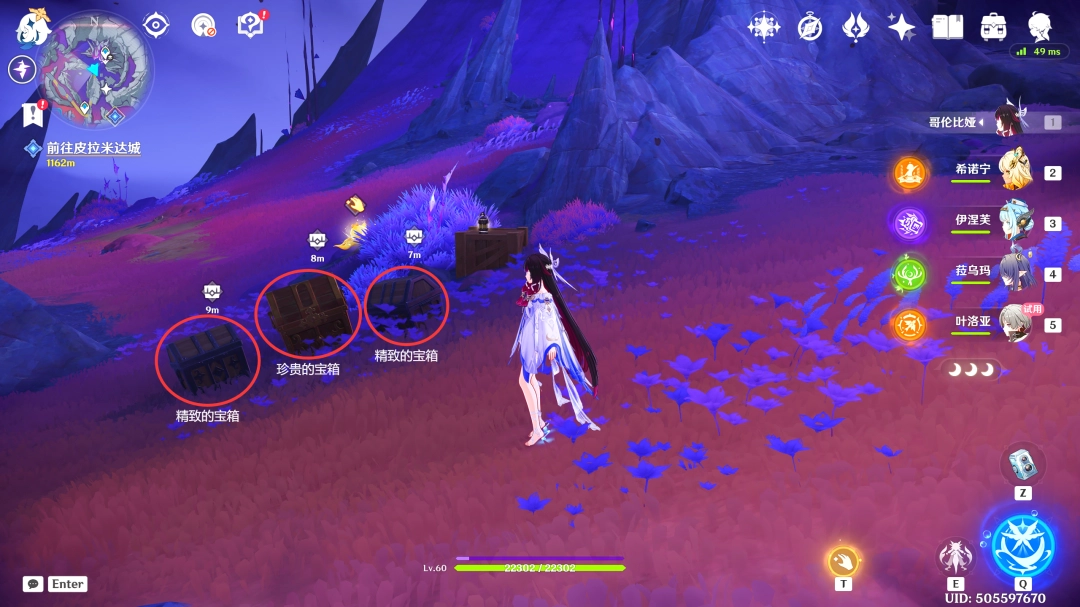
Task: Open the winged battle pass icon
Action: tap(855, 27)
